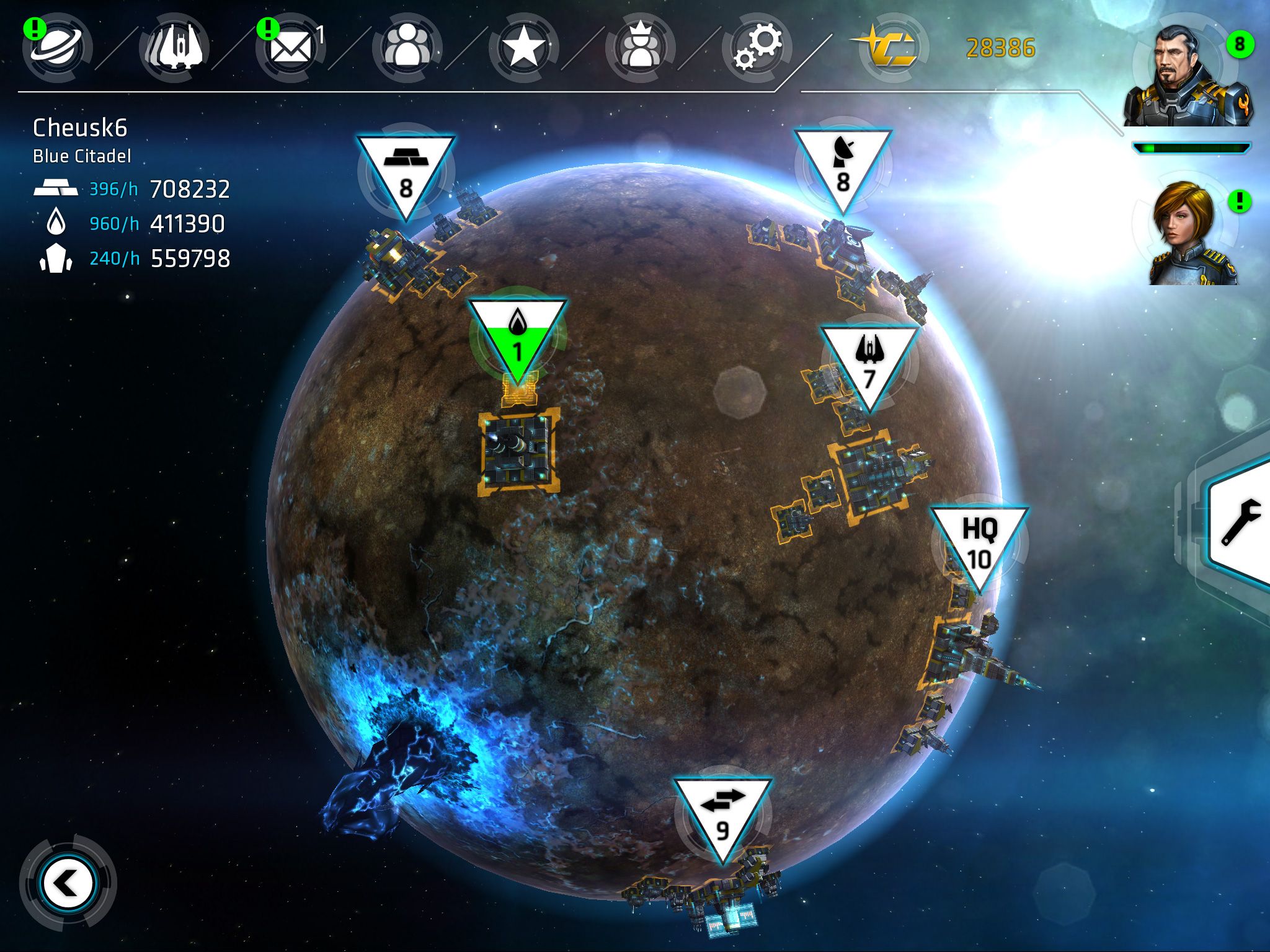Select the level 8 radar dish marker

click(843, 167)
